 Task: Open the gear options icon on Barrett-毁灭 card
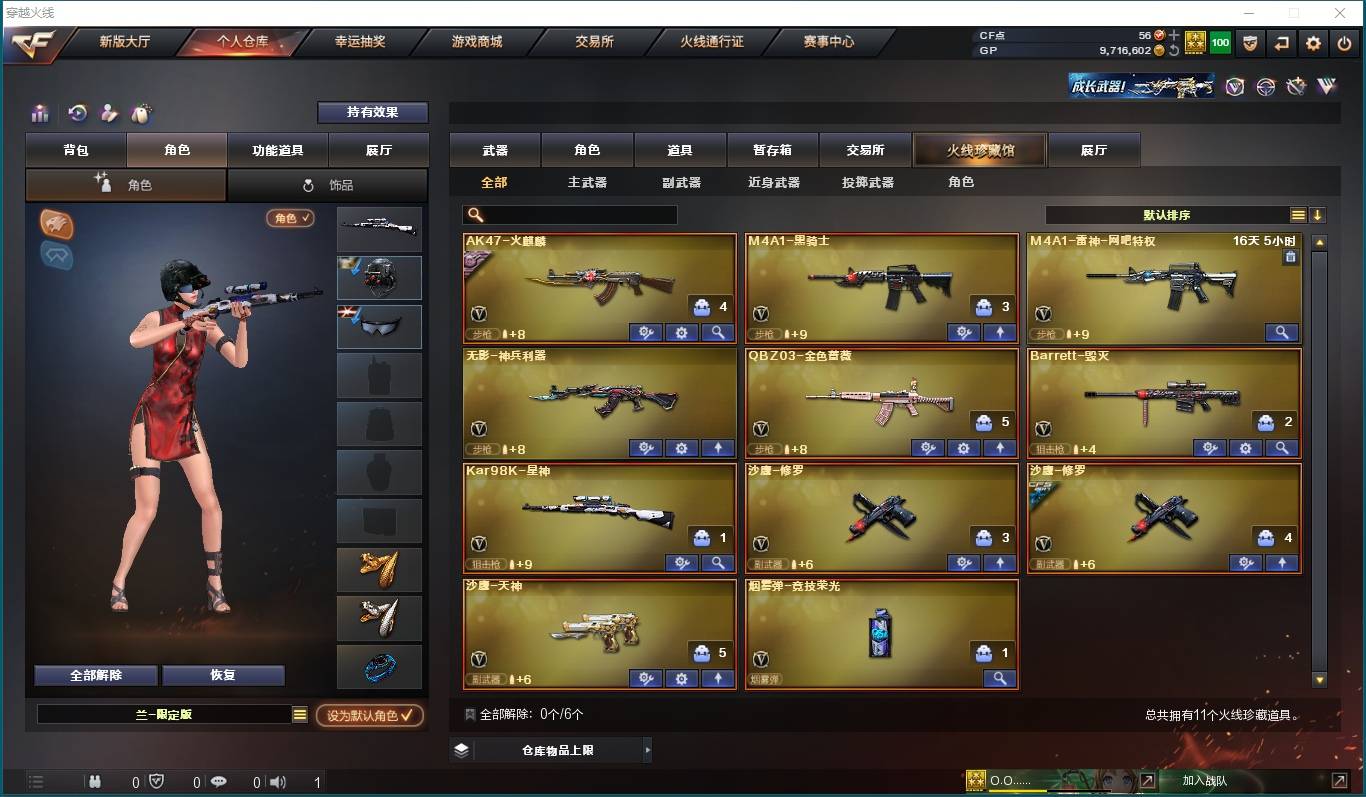[x=1246, y=448]
